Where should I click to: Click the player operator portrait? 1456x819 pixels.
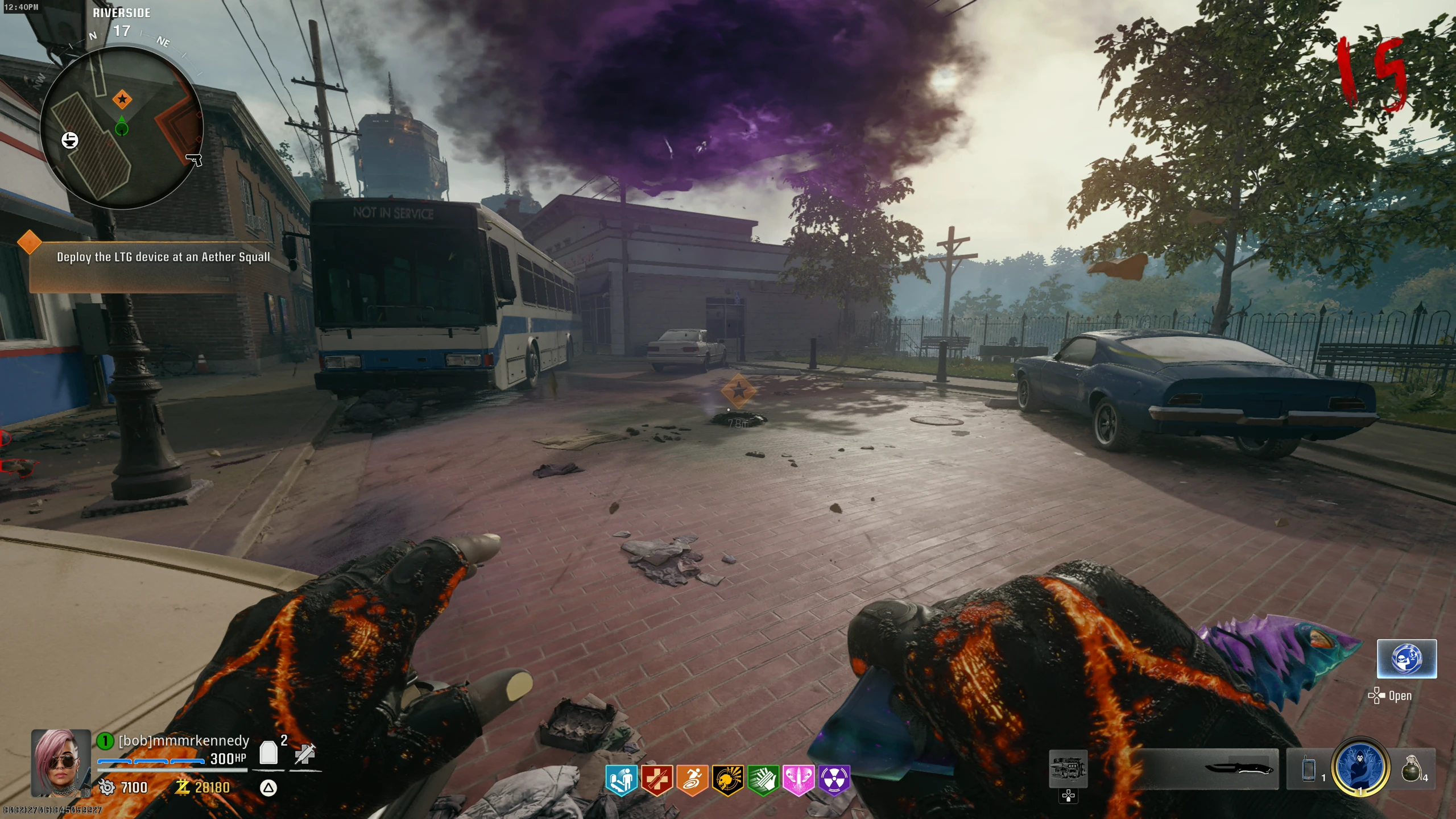[61, 762]
